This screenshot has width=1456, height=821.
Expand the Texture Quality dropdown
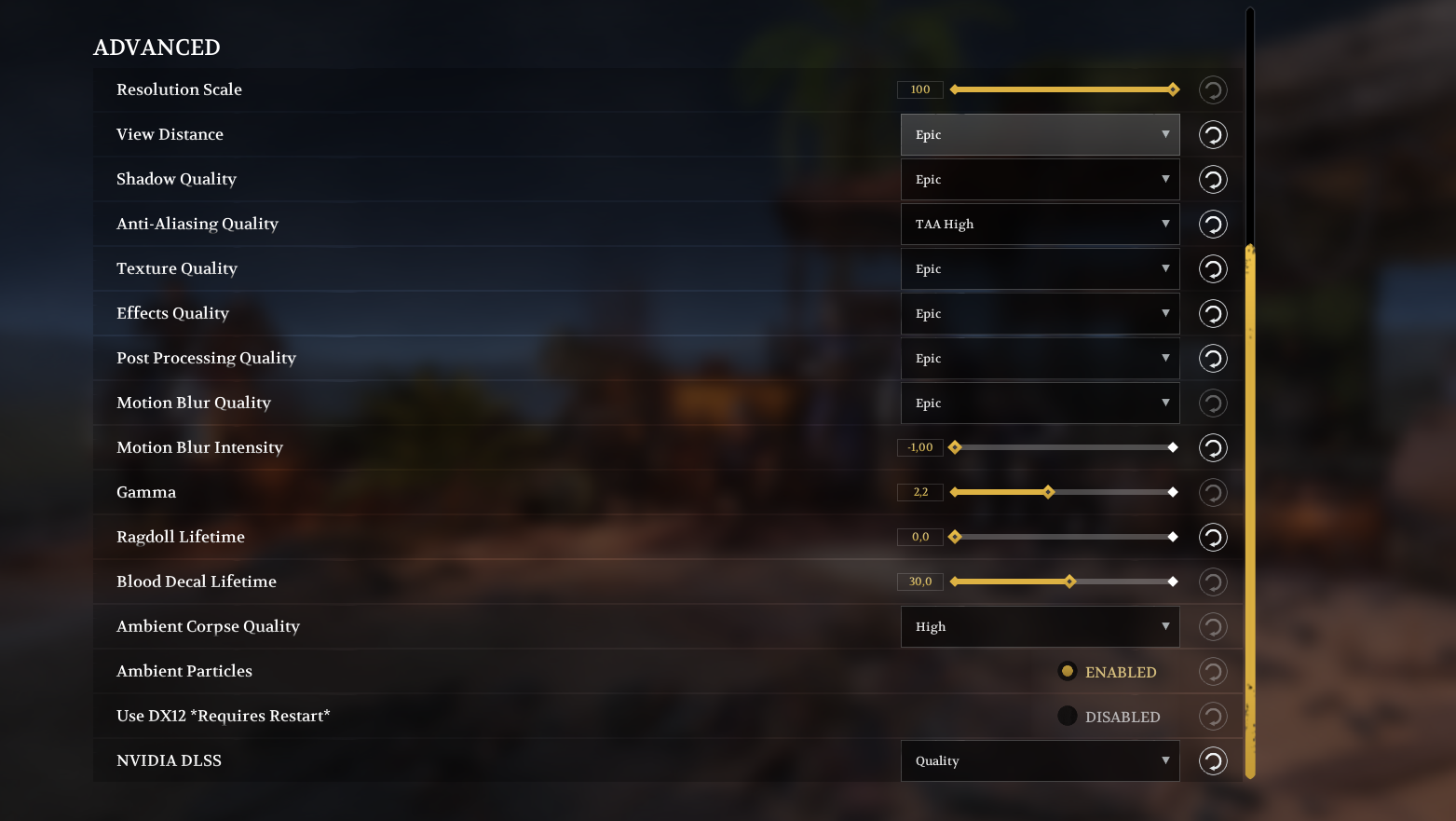click(x=1040, y=268)
